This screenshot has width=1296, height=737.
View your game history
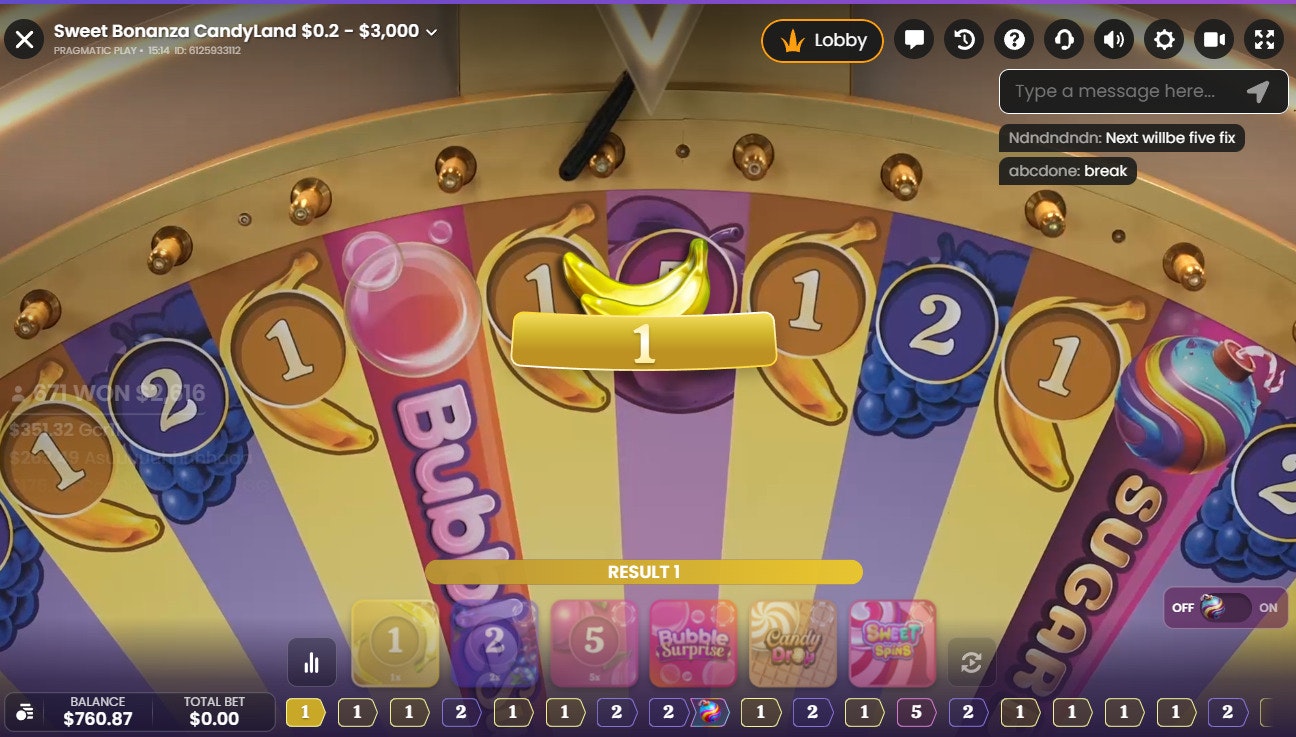[963, 40]
